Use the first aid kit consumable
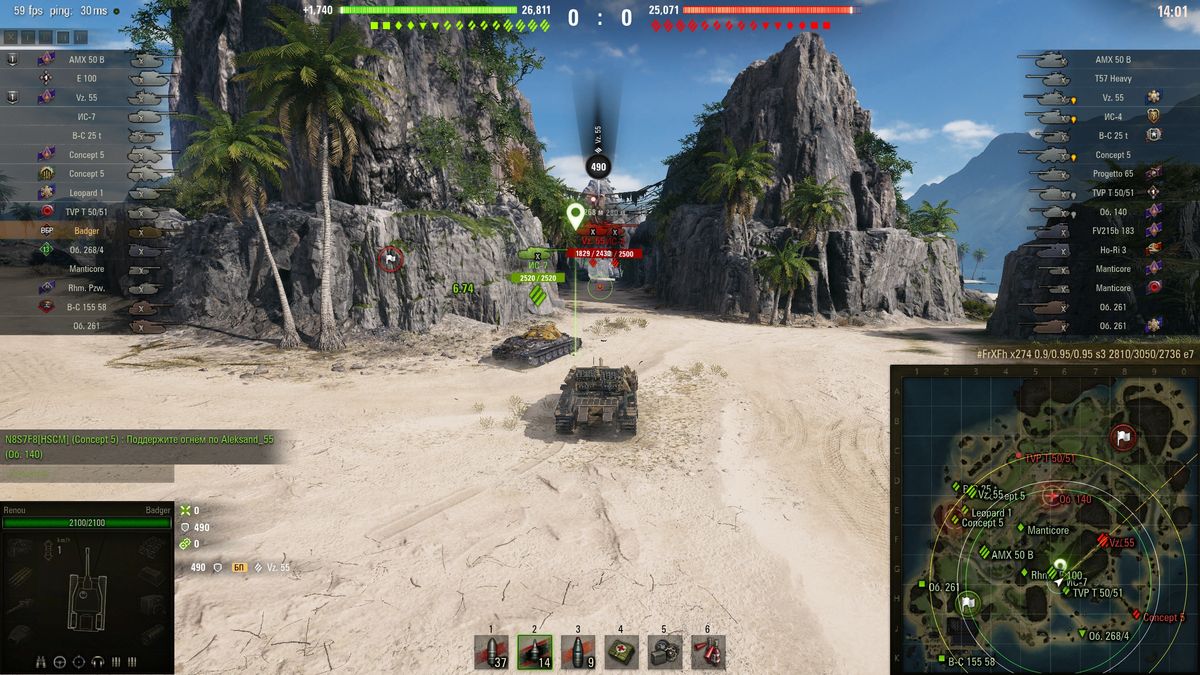The image size is (1200, 675). coord(621,651)
